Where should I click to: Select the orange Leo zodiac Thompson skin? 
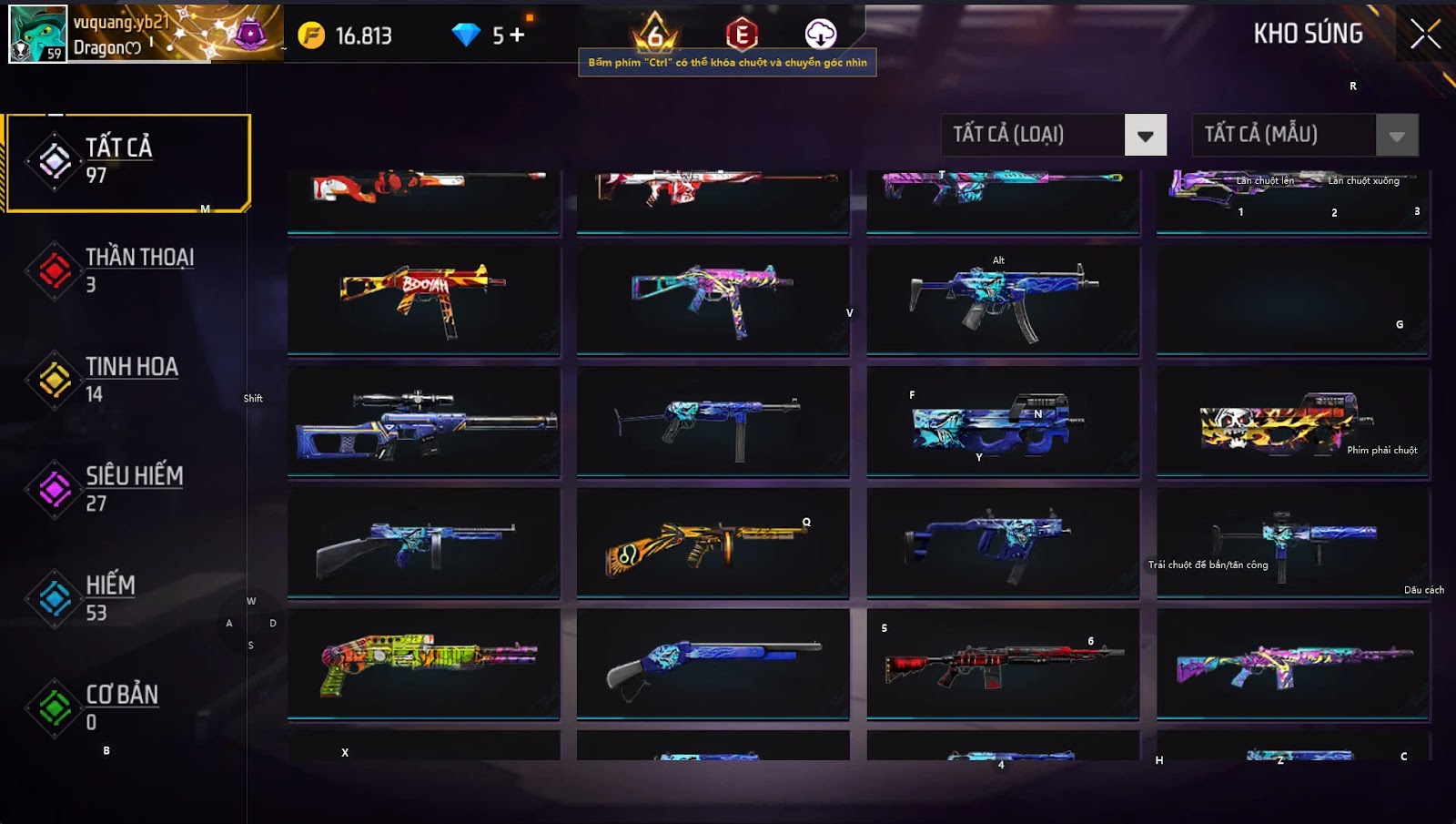(x=712, y=544)
